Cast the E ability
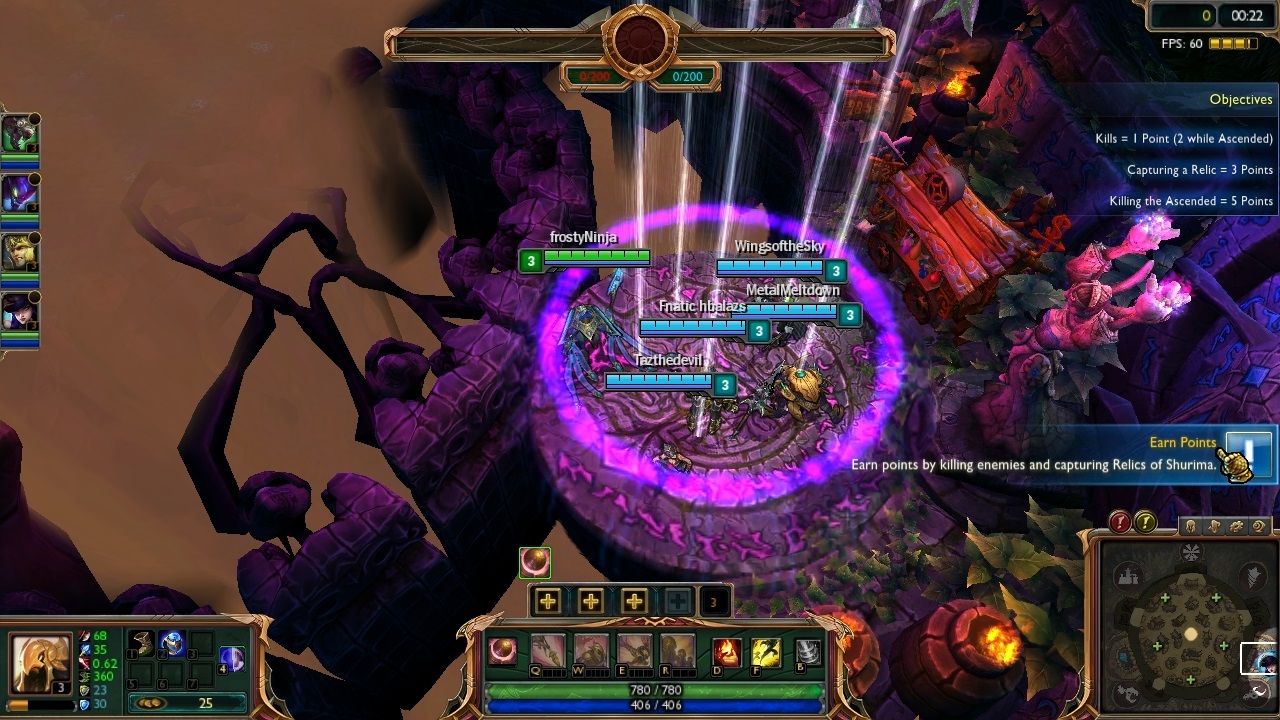This screenshot has height=720, width=1280. click(634, 652)
